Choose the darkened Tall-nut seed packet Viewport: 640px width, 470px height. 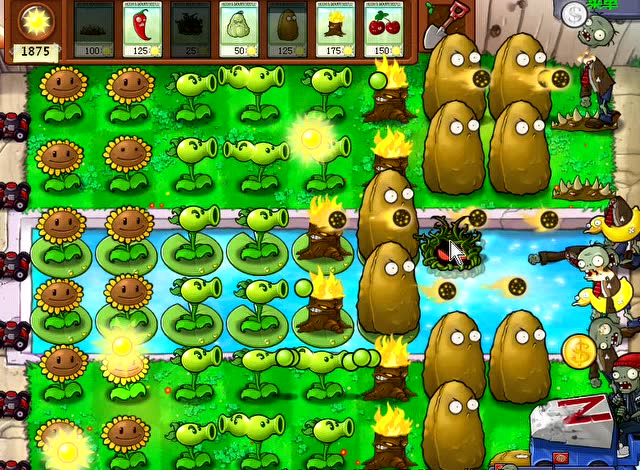(287, 29)
